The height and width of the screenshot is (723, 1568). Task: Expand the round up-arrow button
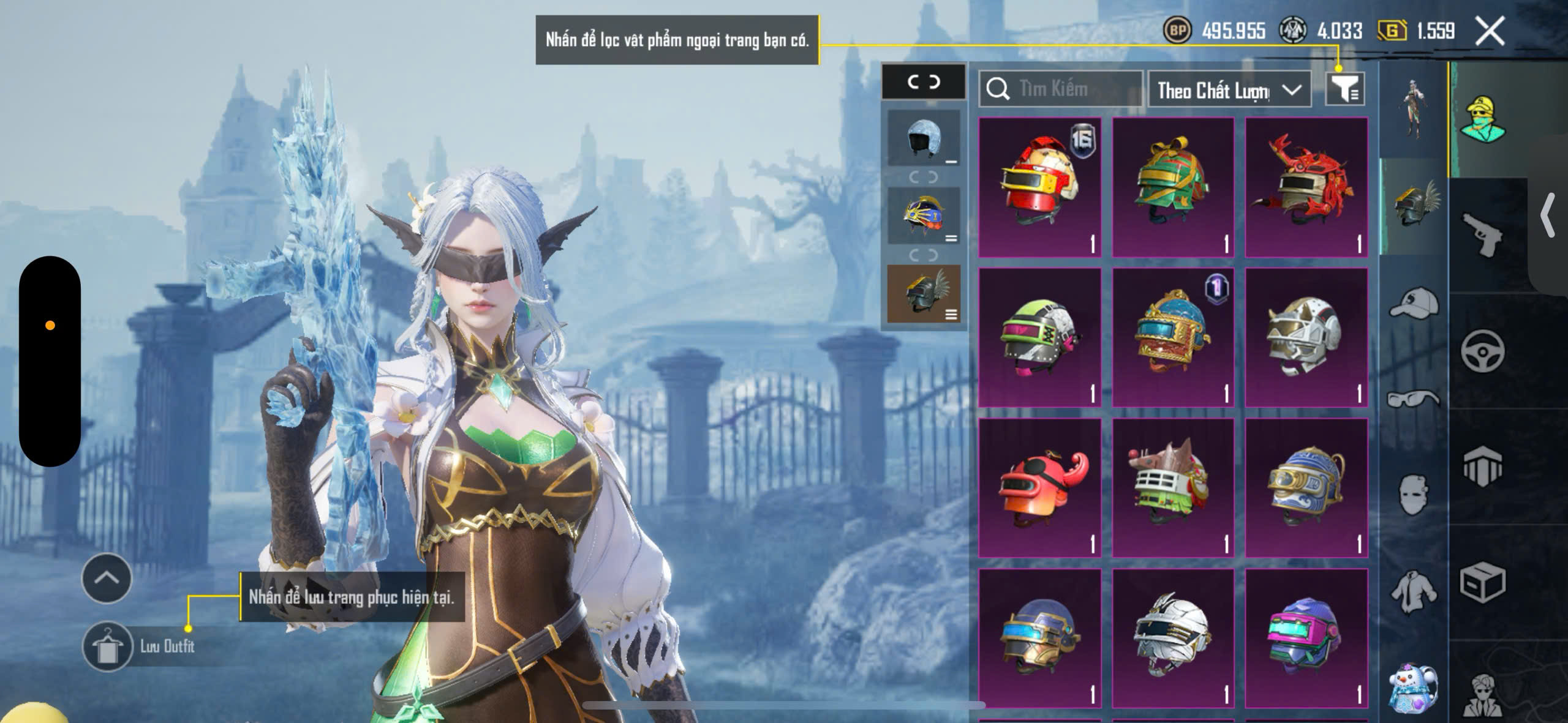107,578
